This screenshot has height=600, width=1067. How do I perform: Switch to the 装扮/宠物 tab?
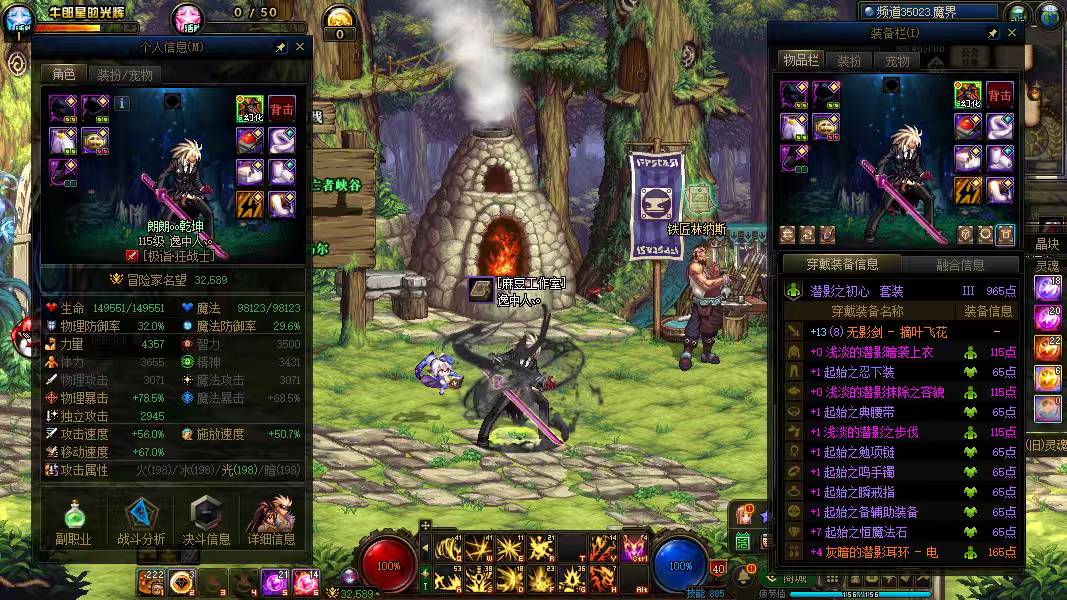[x=125, y=75]
